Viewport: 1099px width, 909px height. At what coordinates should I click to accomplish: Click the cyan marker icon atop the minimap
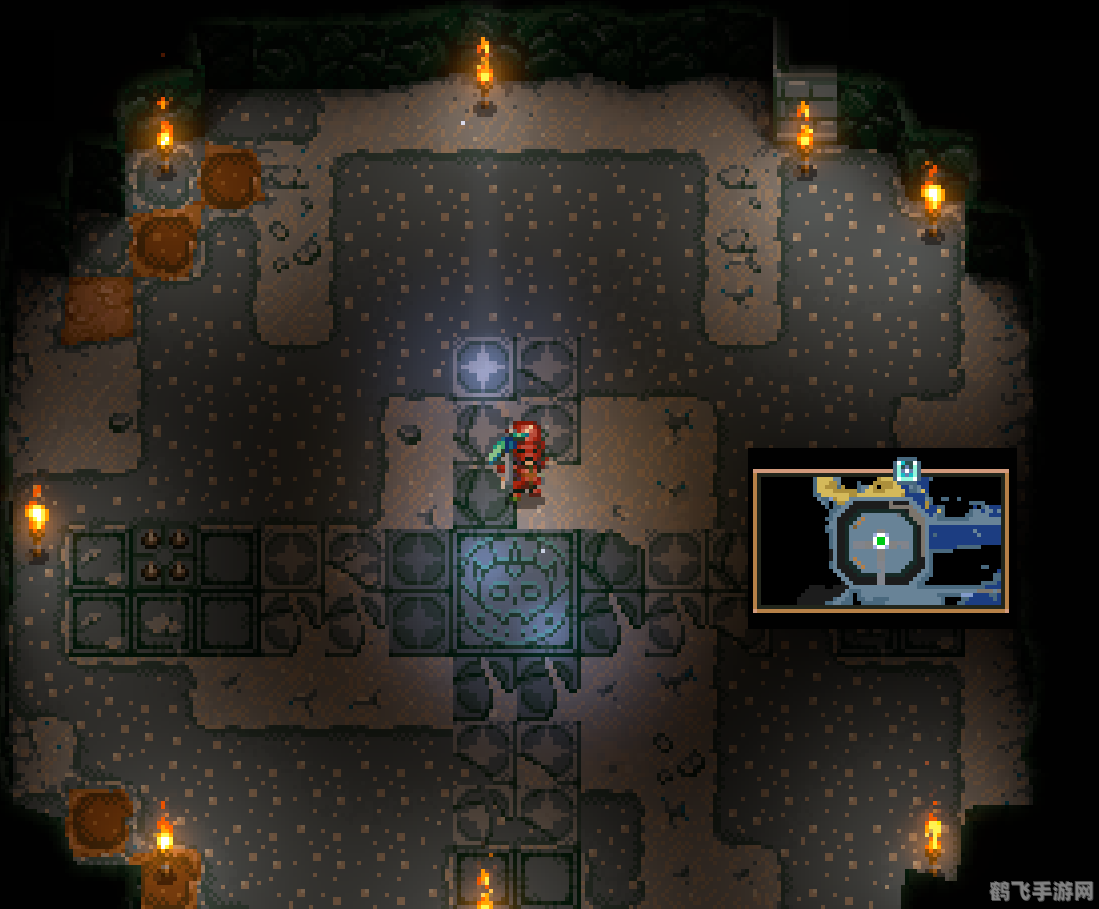pos(907,469)
